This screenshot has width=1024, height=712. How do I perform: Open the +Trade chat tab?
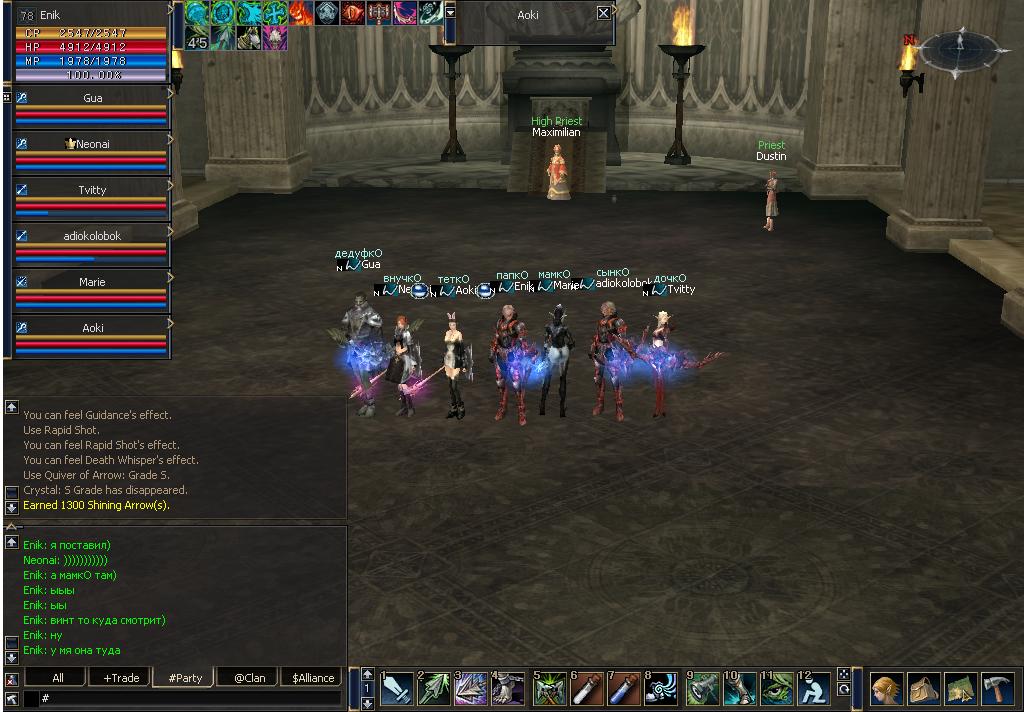[x=121, y=677]
